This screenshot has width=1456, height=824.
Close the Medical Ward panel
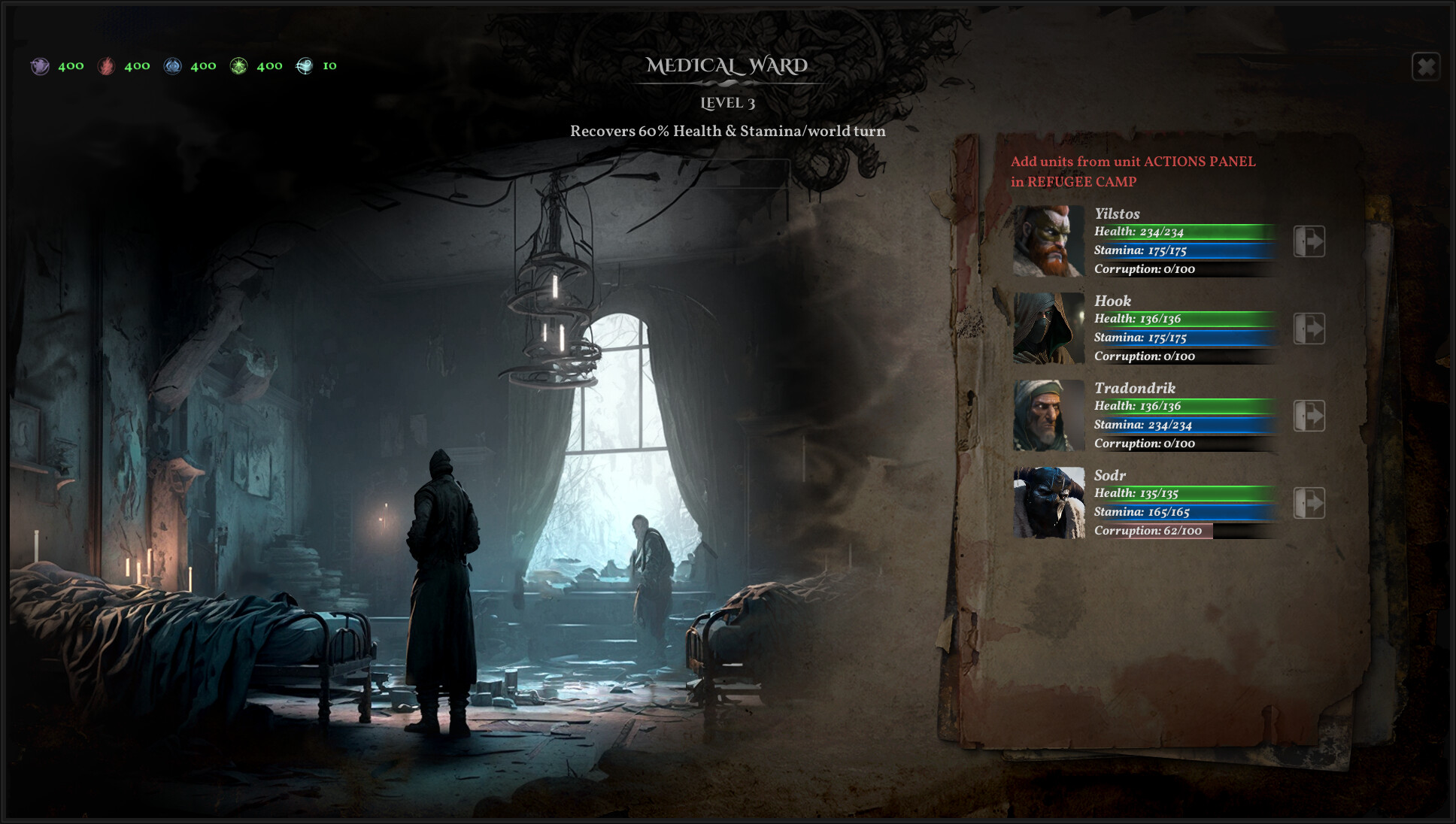(x=1425, y=68)
